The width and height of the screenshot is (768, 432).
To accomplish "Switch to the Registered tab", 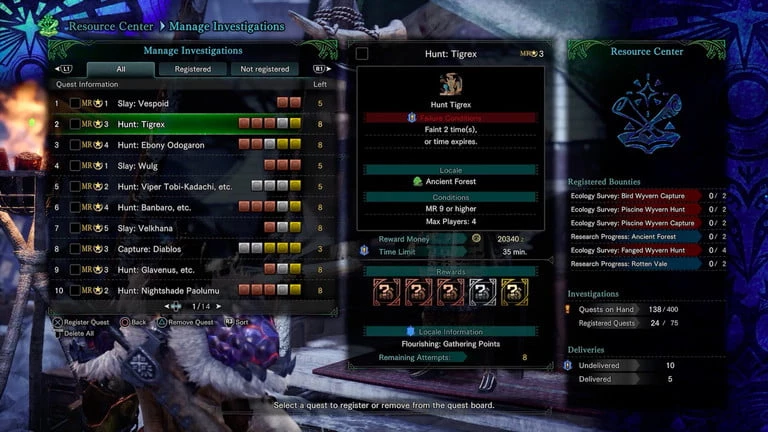I will (x=193, y=69).
